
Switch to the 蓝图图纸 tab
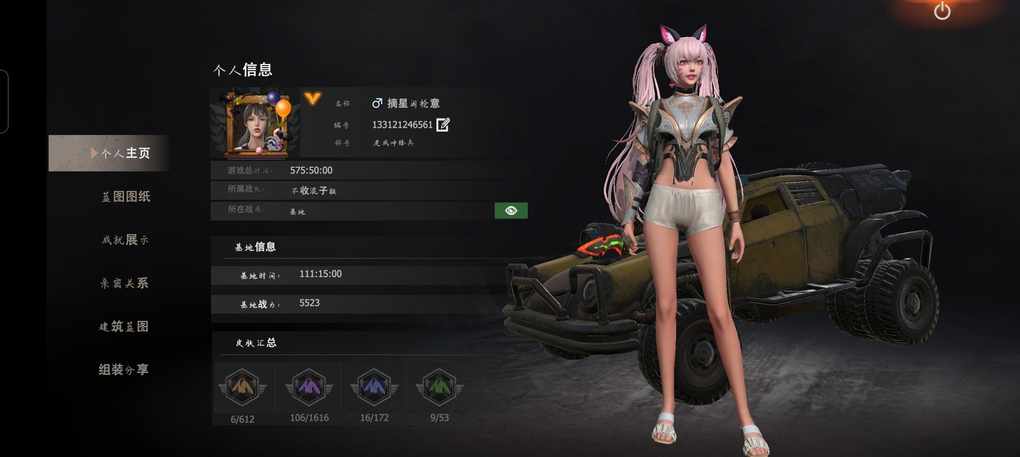pos(125,196)
